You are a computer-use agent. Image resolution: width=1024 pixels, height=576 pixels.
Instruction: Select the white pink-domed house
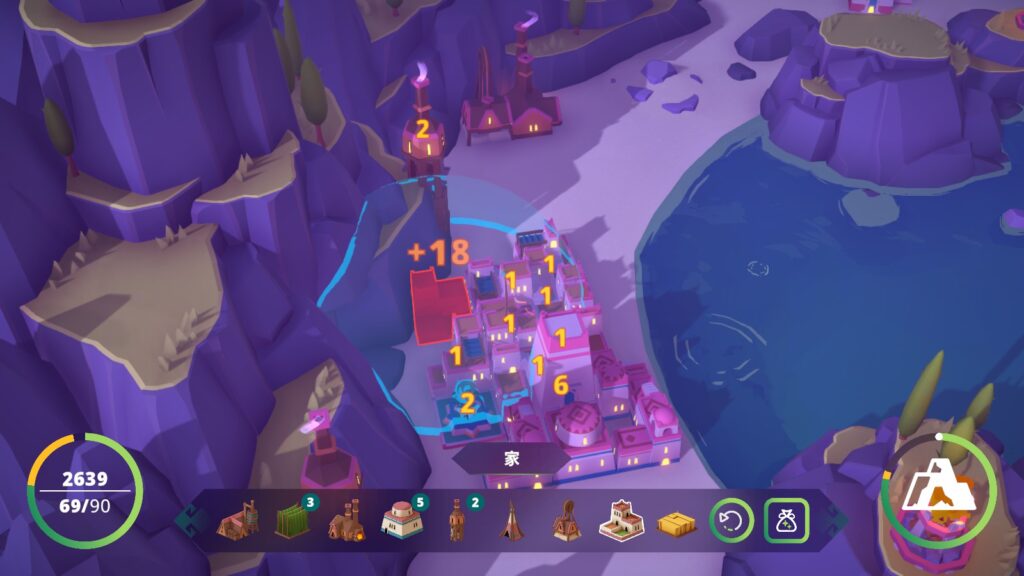pos(399,520)
